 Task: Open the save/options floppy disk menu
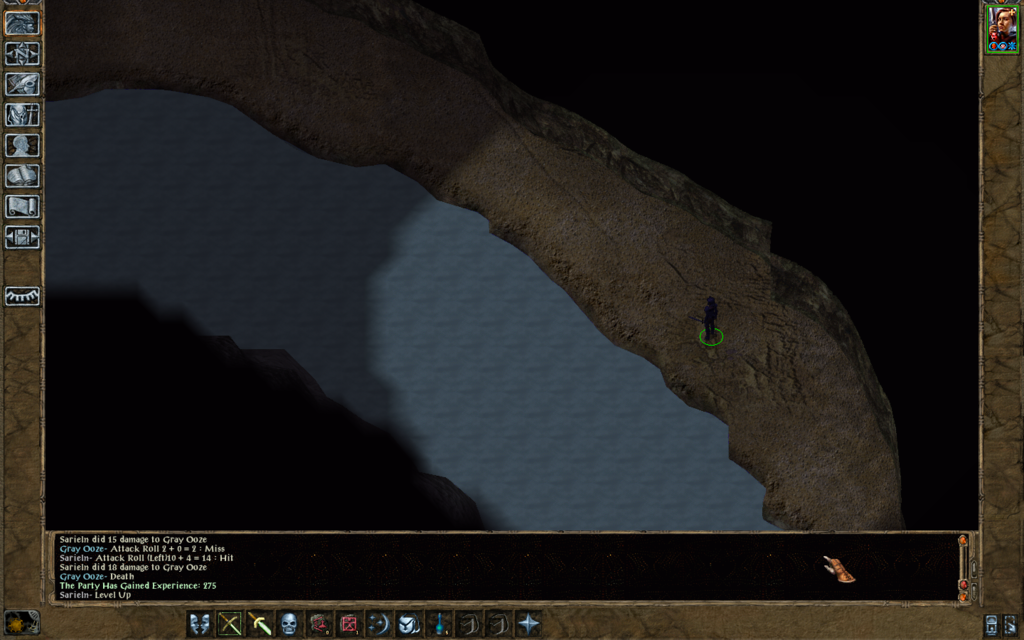click(x=22, y=237)
